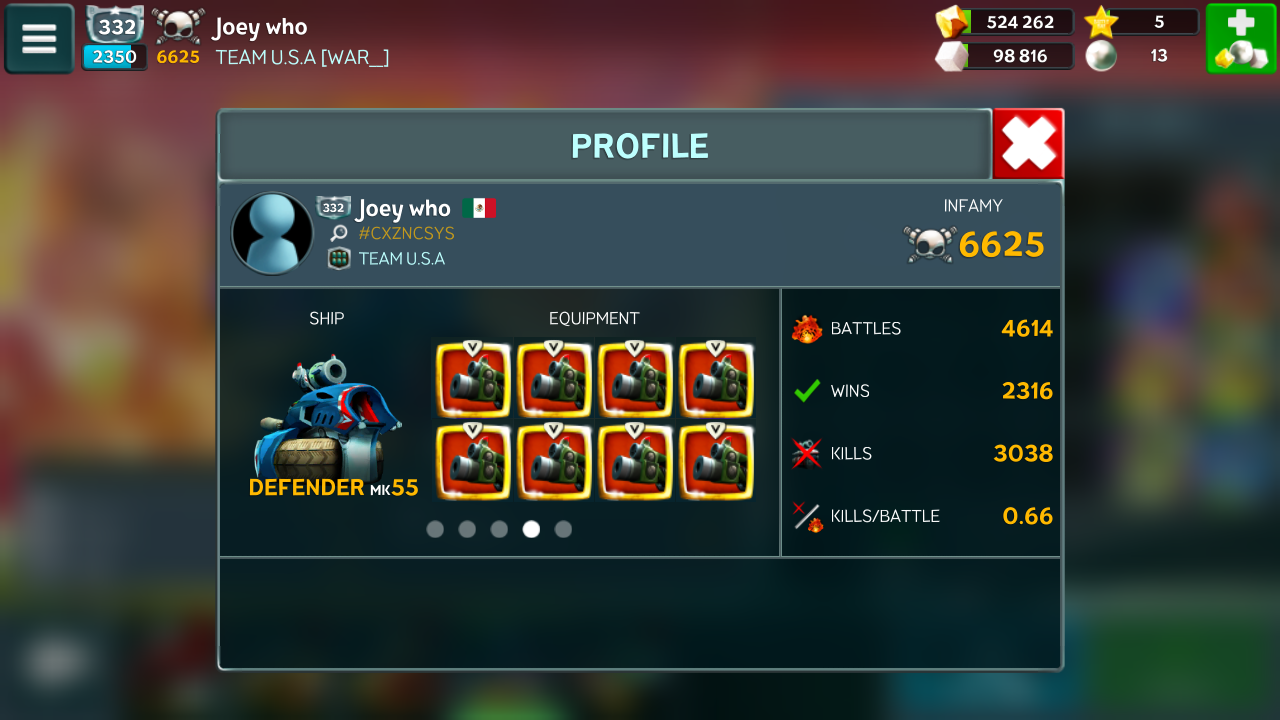The width and height of the screenshot is (1280, 720).
Task: Tap the gold currency counter
Action: click(x=1006, y=22)
